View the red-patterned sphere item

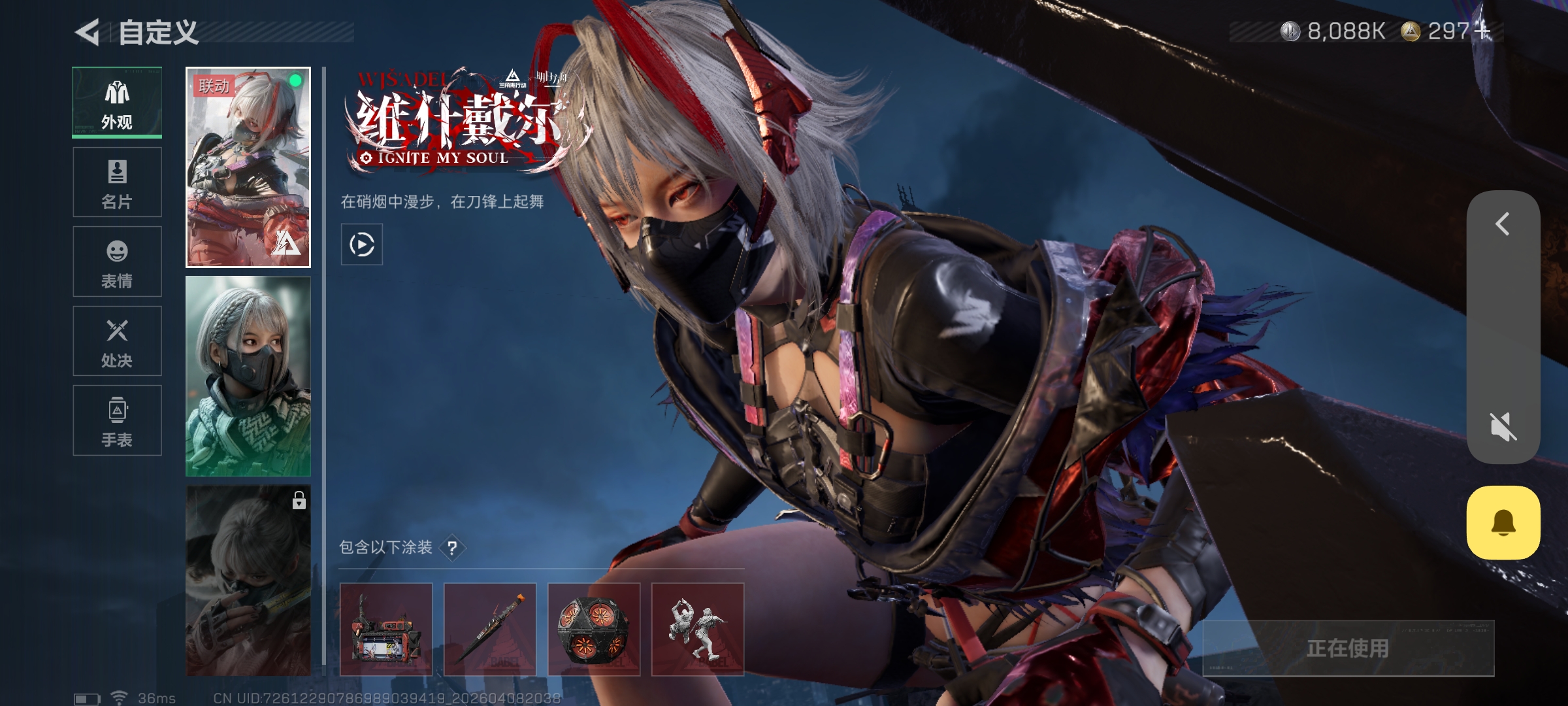[x=594, y=629]
